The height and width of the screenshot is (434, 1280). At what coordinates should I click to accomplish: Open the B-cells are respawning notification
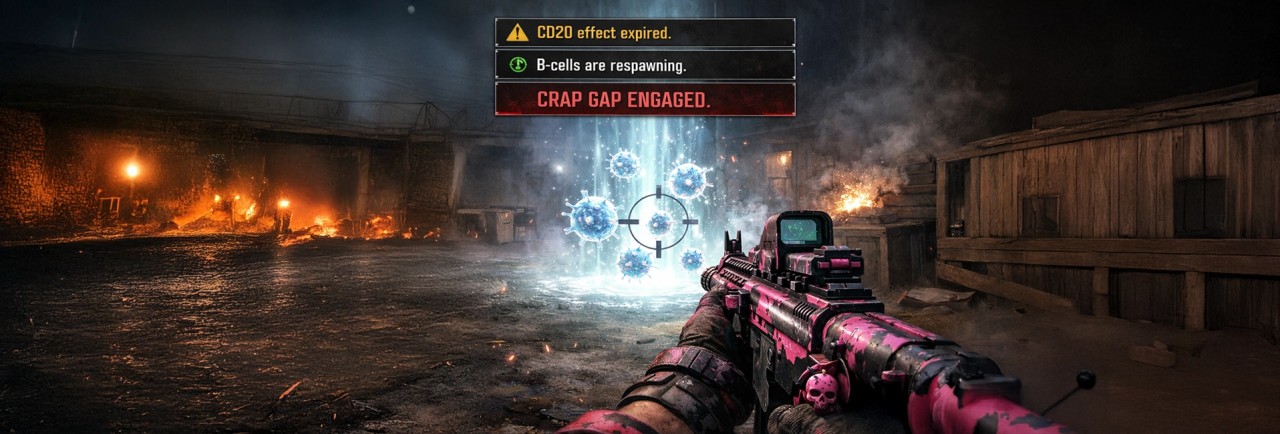(x=645, y=65)
